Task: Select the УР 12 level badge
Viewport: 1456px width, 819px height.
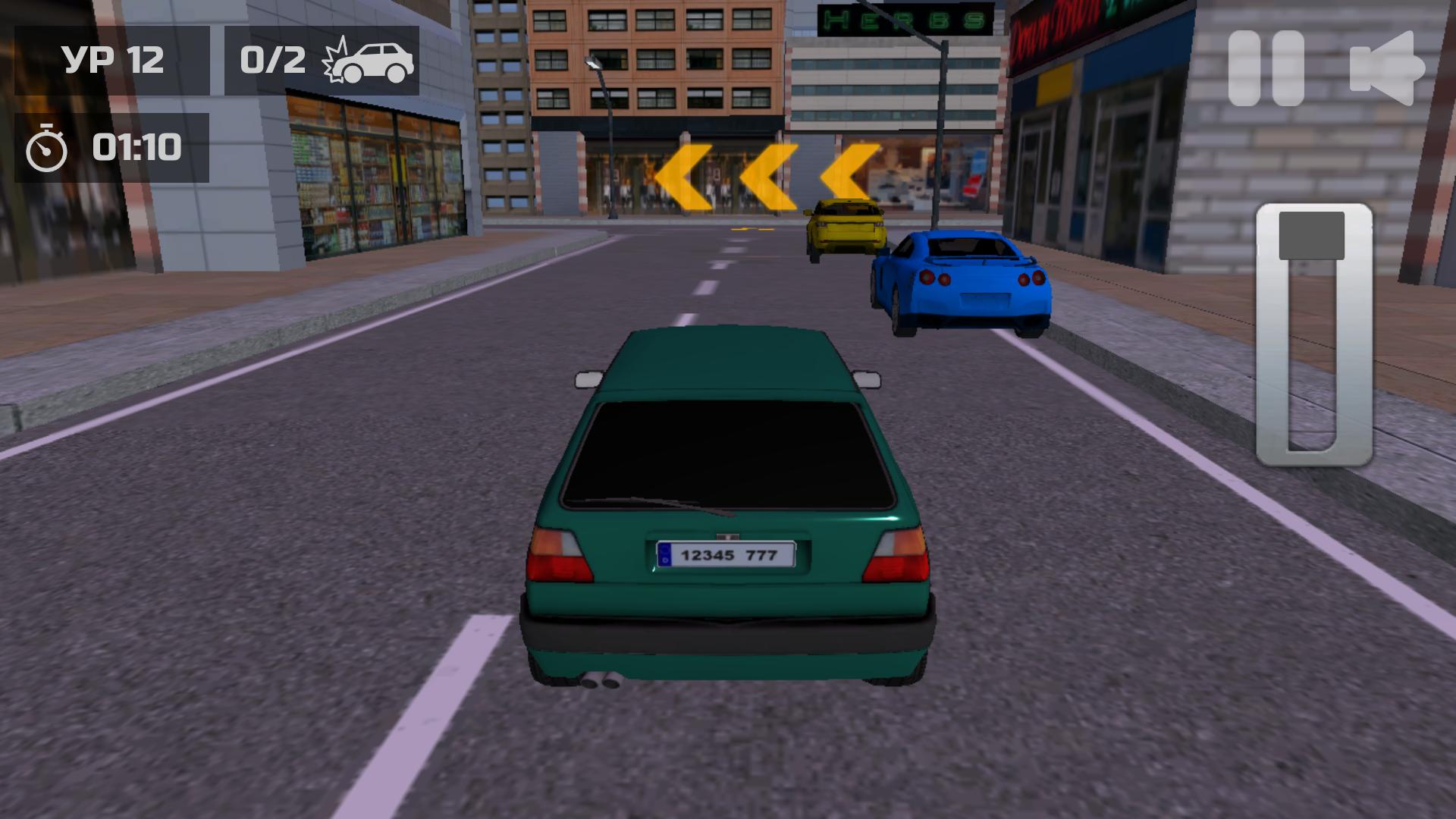Action: (114, 61)
